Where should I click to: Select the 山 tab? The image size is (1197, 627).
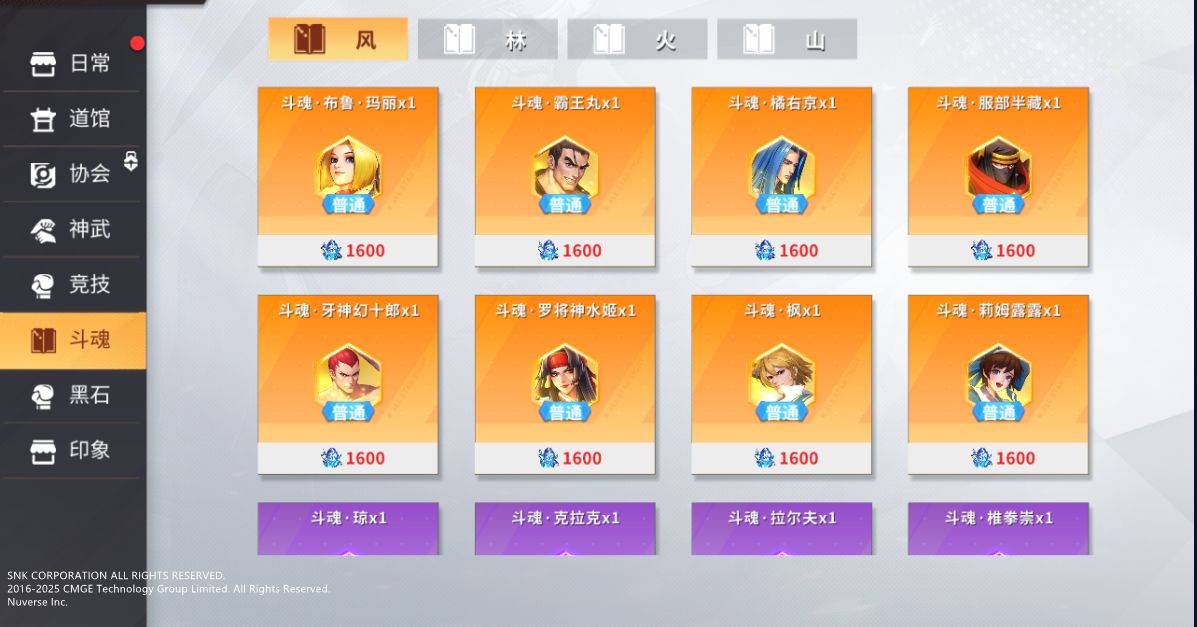click(787, 40)
